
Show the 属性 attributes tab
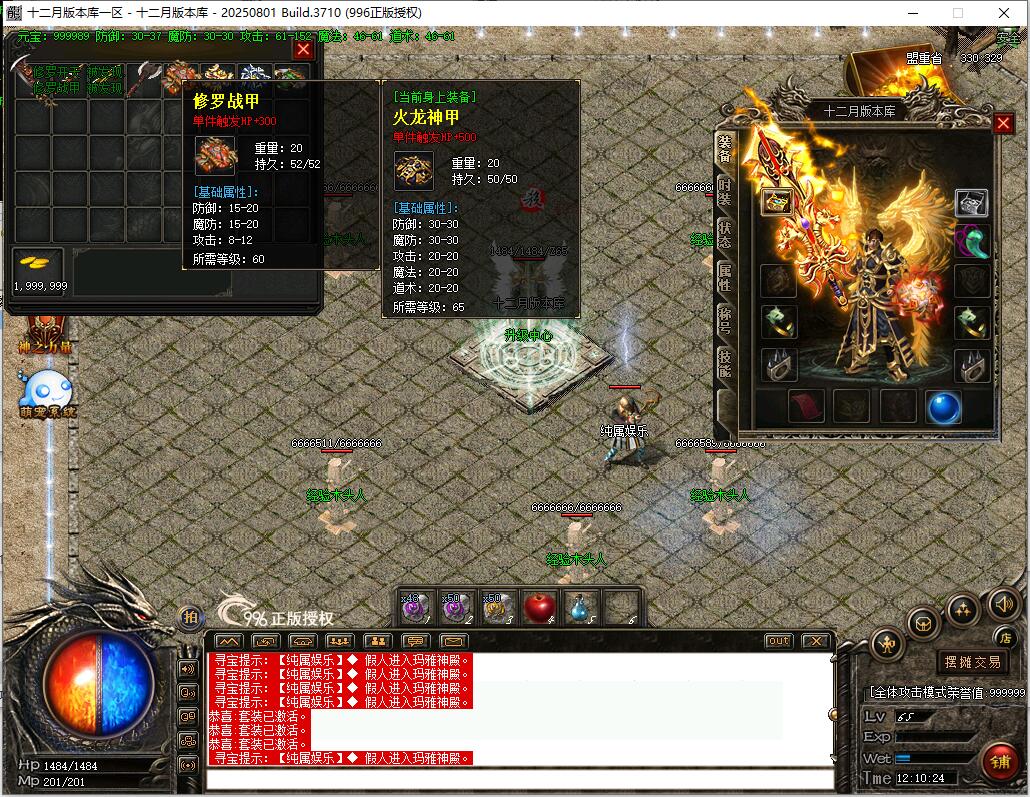tap(724, 277)
